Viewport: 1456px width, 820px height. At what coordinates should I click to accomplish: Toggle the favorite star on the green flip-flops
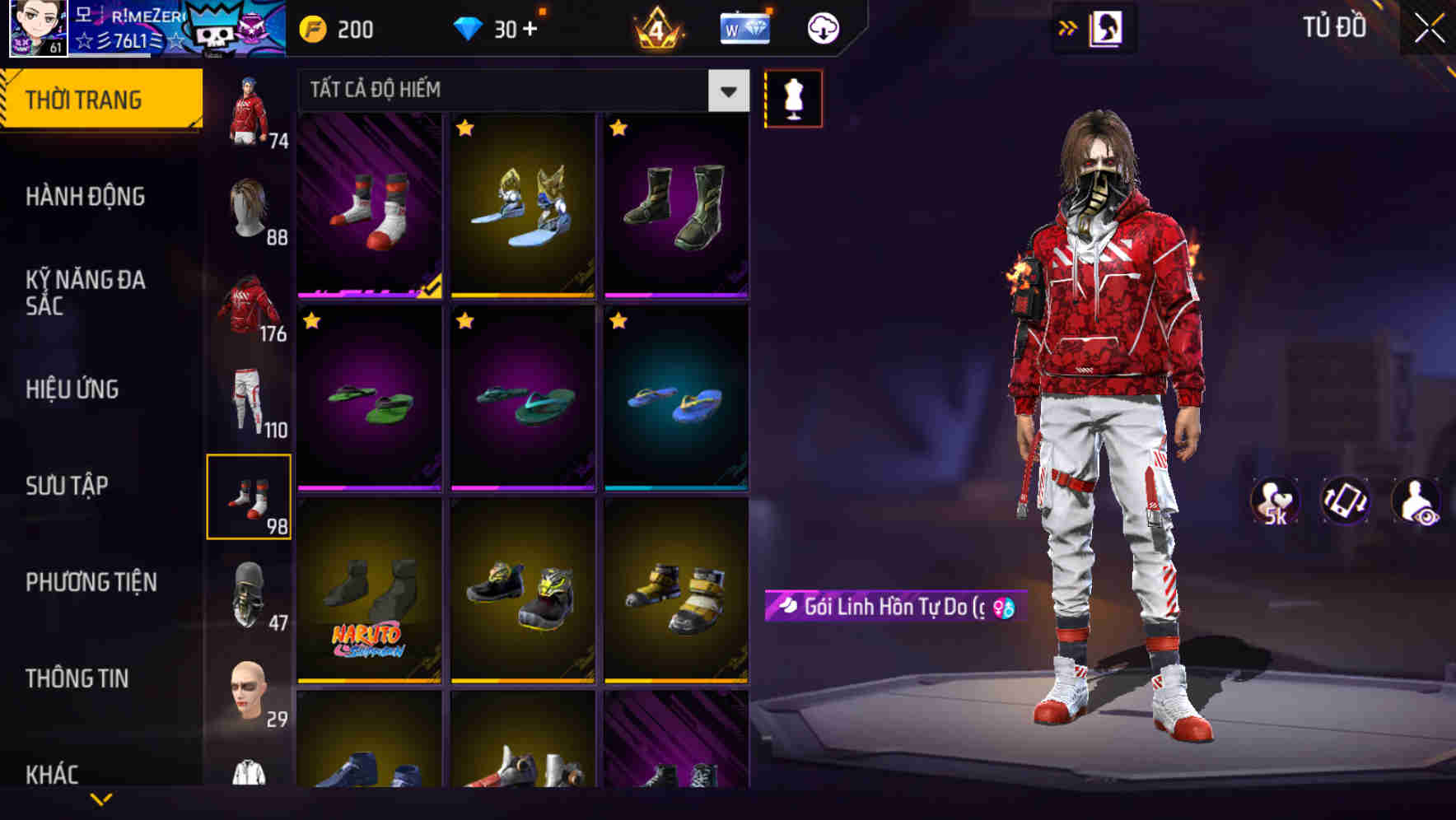tap(311, 321)
